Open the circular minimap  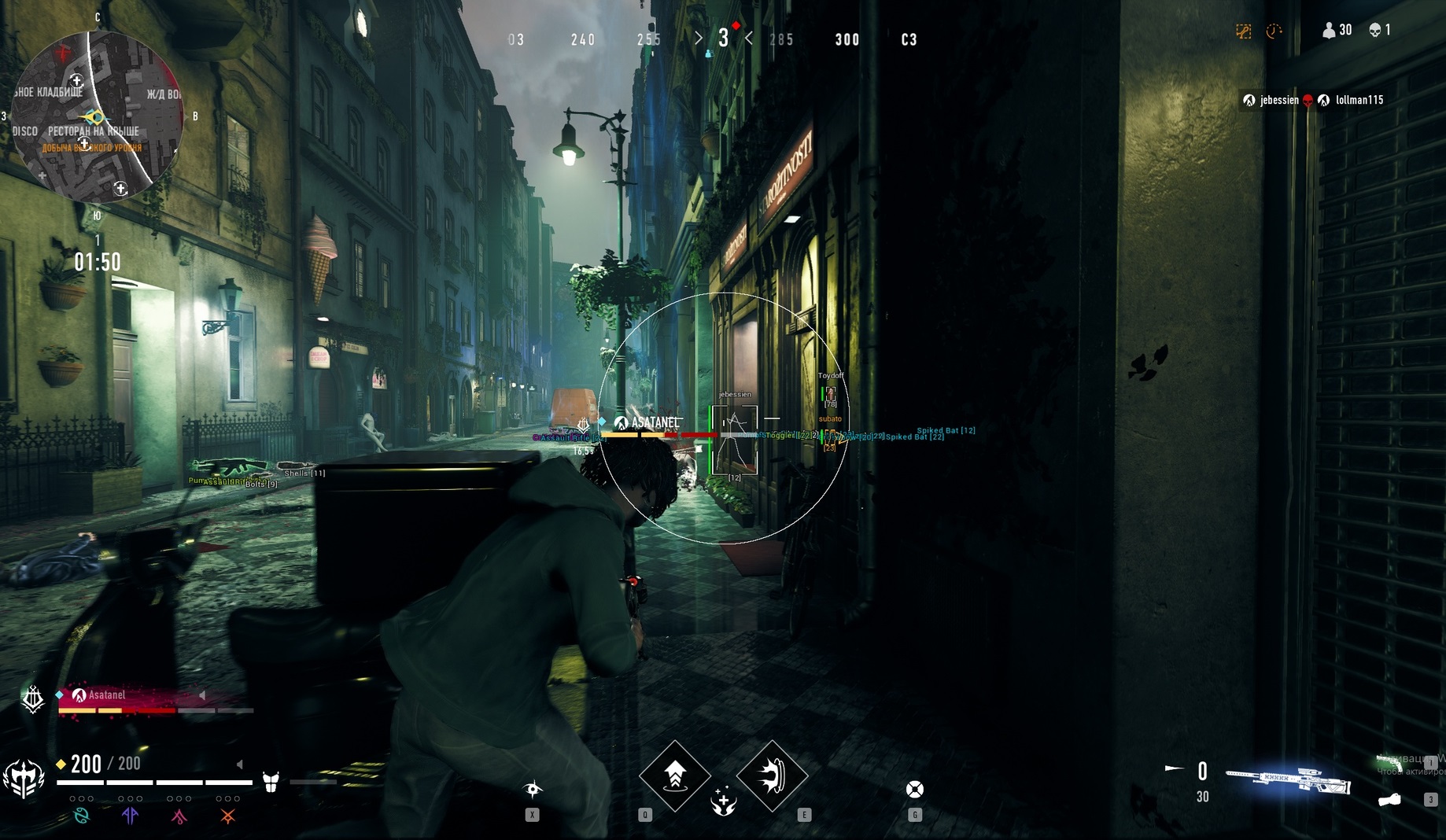[x=96, y=116]
